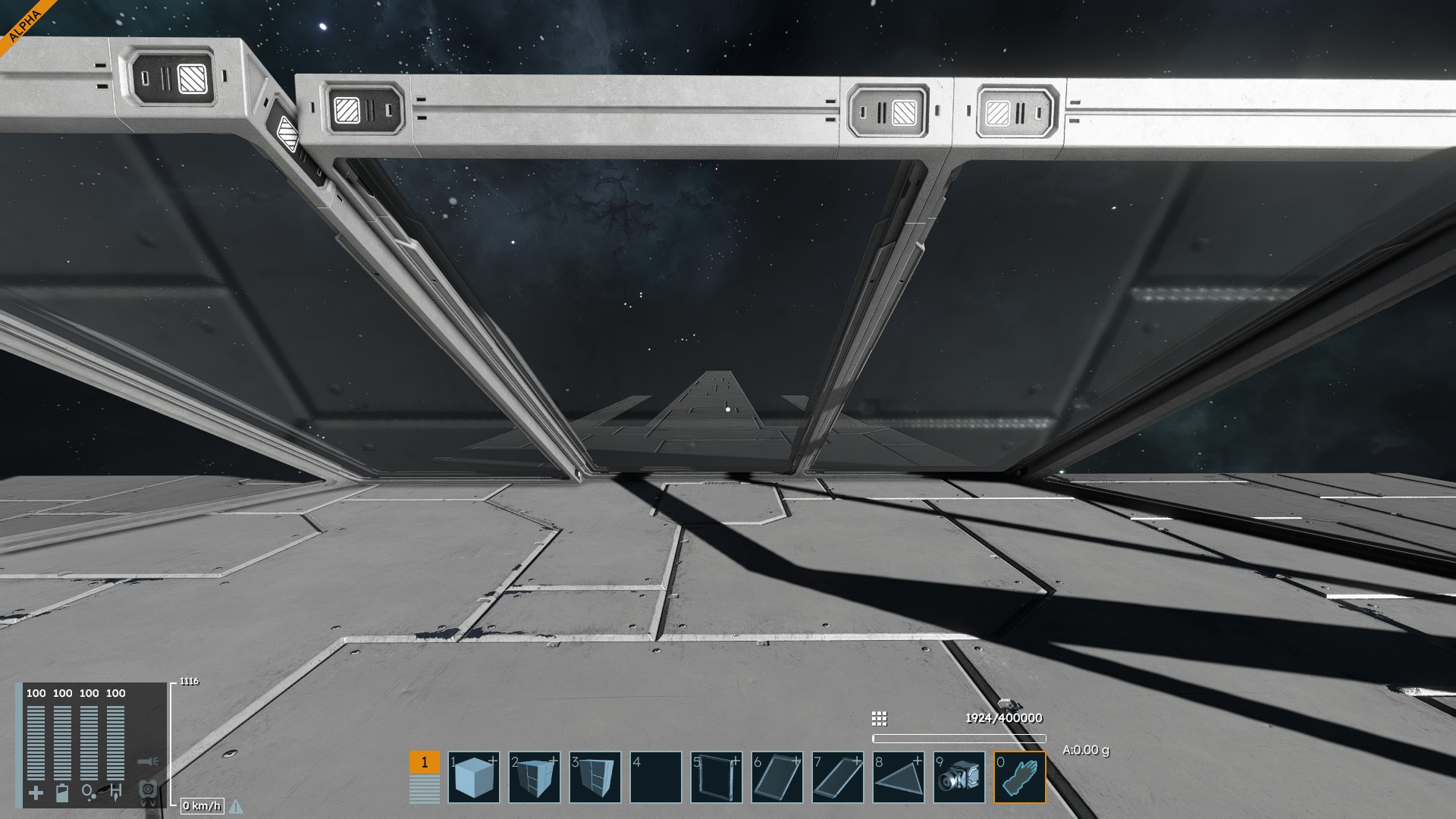Click the warning triangle next to the speed readout
Viewport: 1456px width, 819px height.
point(236,806)
